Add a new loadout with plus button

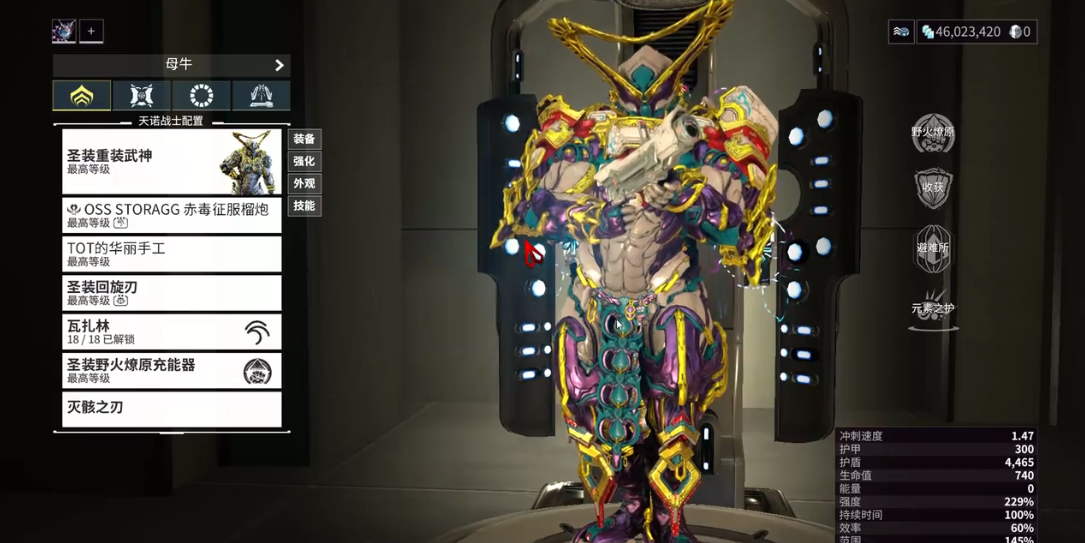point(91,31)
